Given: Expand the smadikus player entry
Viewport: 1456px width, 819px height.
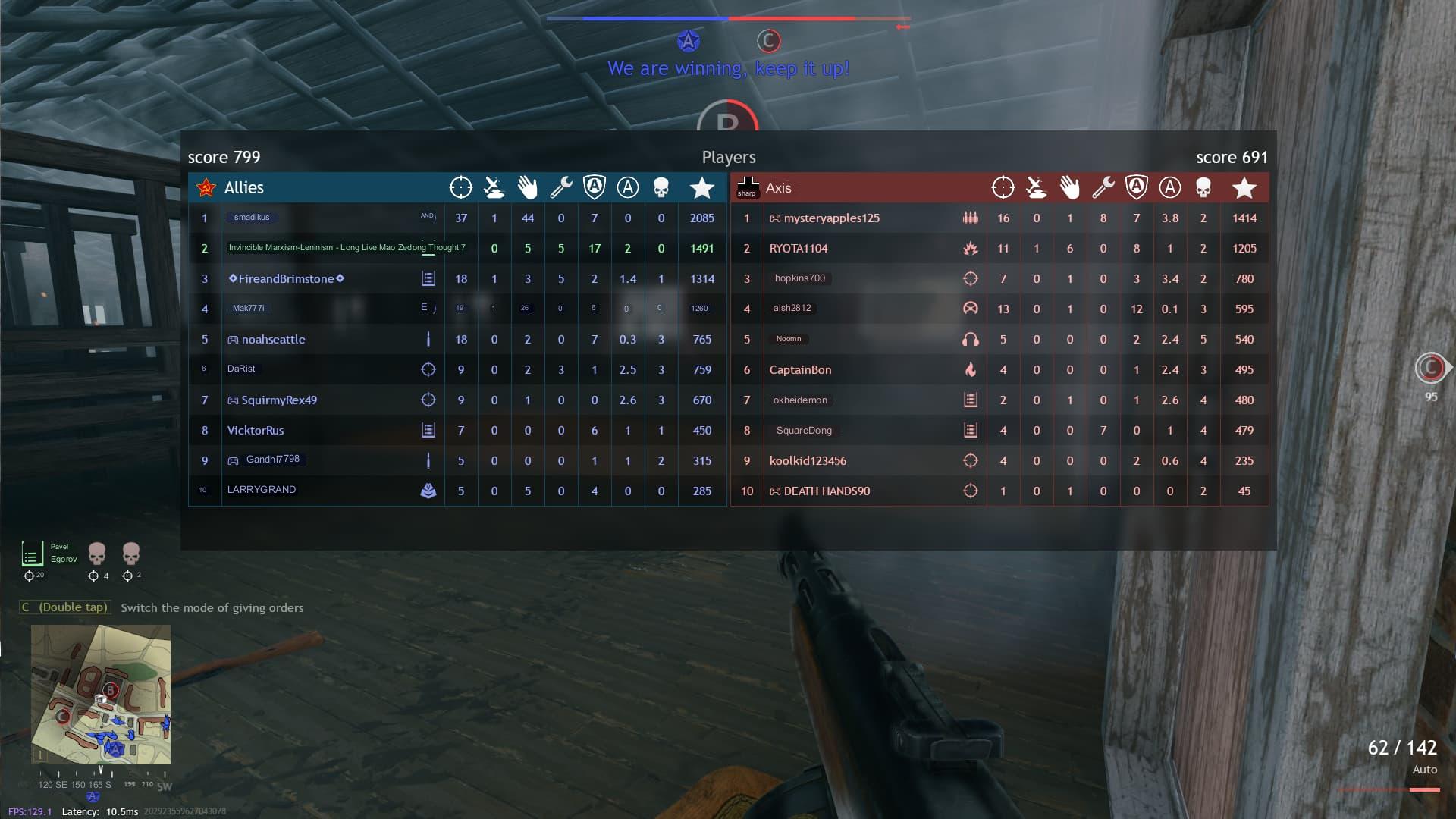Looking at the screenshot, I should 253,218.
